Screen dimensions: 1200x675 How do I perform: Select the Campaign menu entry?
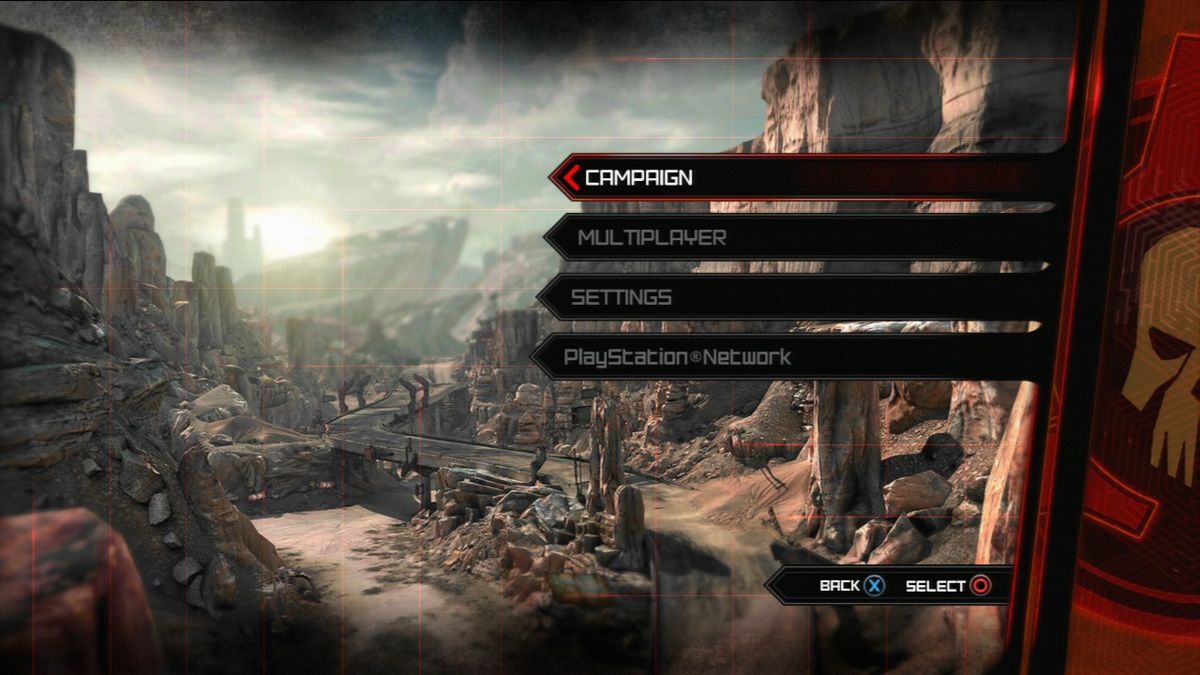point(640,178)
